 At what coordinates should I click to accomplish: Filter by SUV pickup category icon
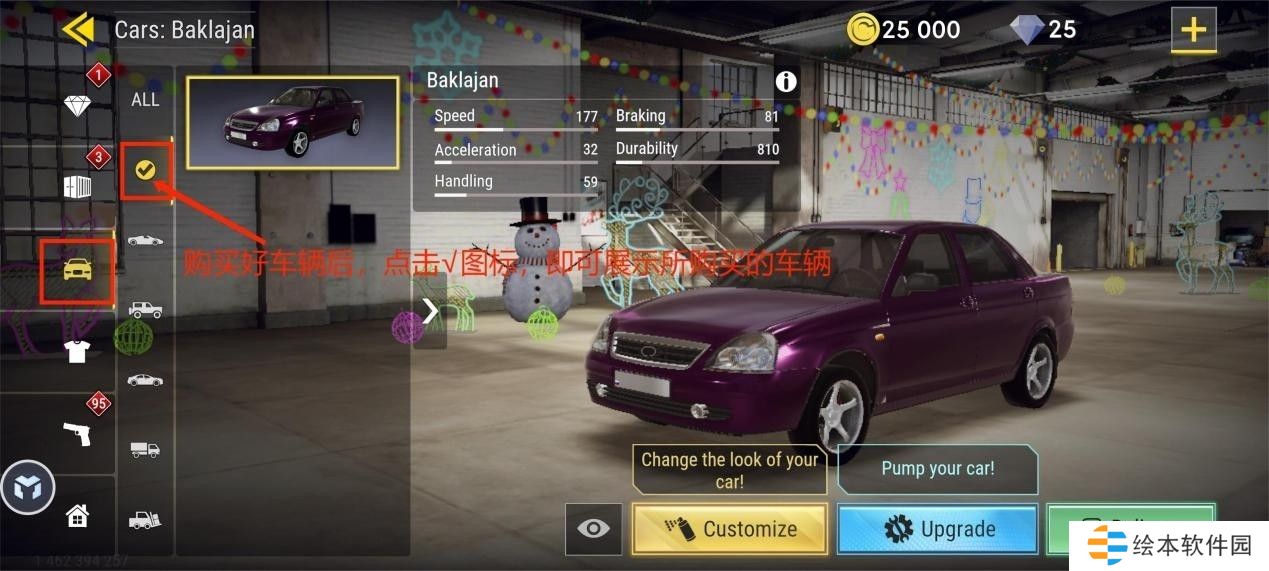coord(145,310)
